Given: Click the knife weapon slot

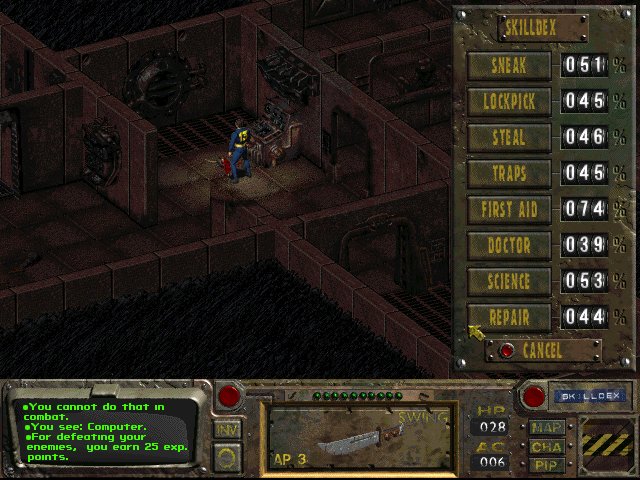Looking at the screenshot, I should [356, 436].
